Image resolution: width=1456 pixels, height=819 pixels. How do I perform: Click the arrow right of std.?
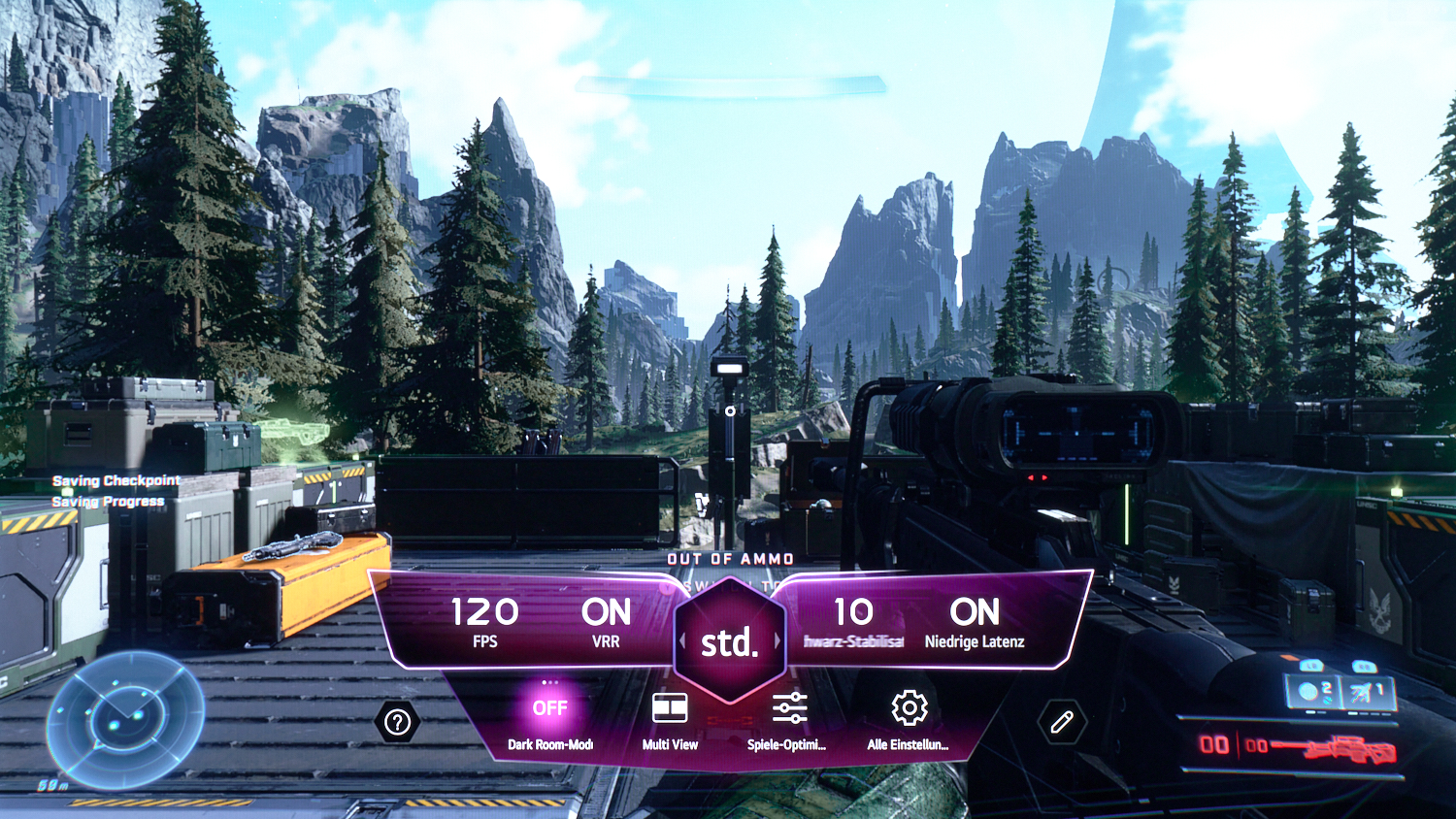777,641
